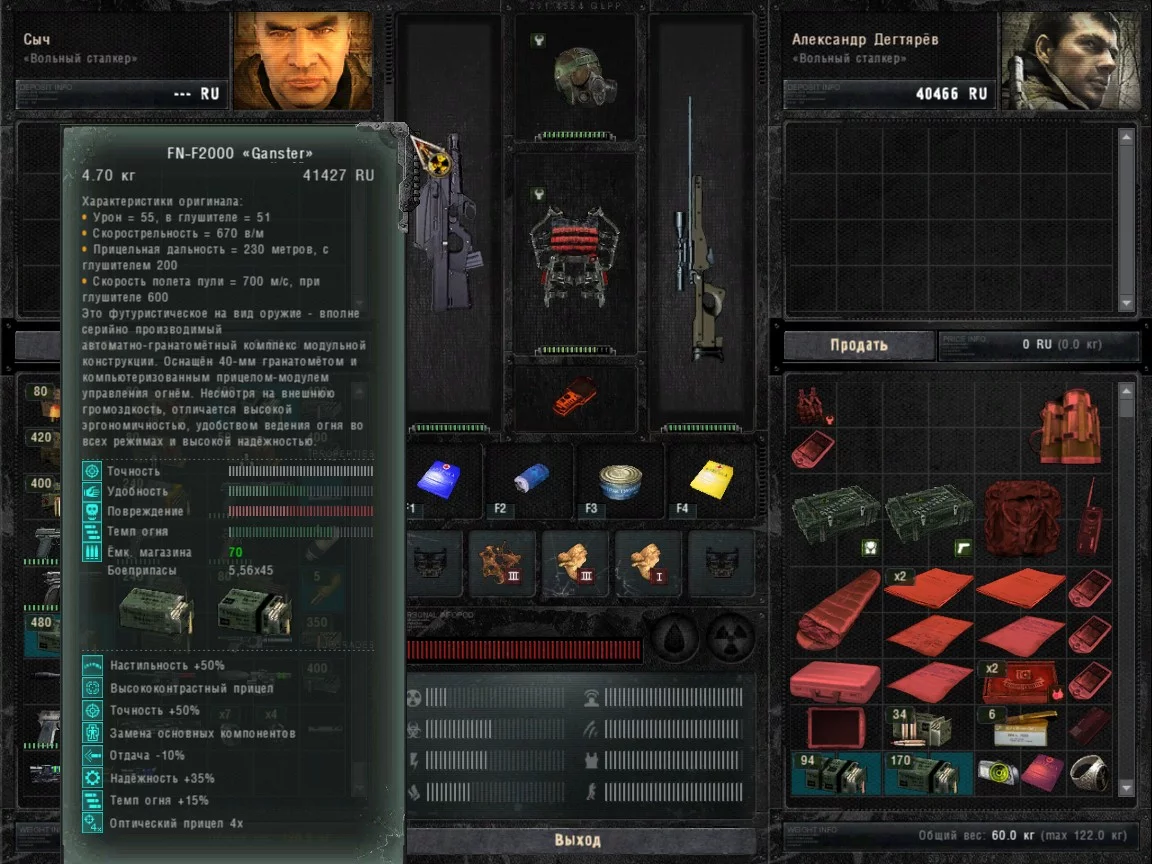Select the ammo stack of 170 rounds
This screenshot has width=1152, height=864.
tap(927, 774)
